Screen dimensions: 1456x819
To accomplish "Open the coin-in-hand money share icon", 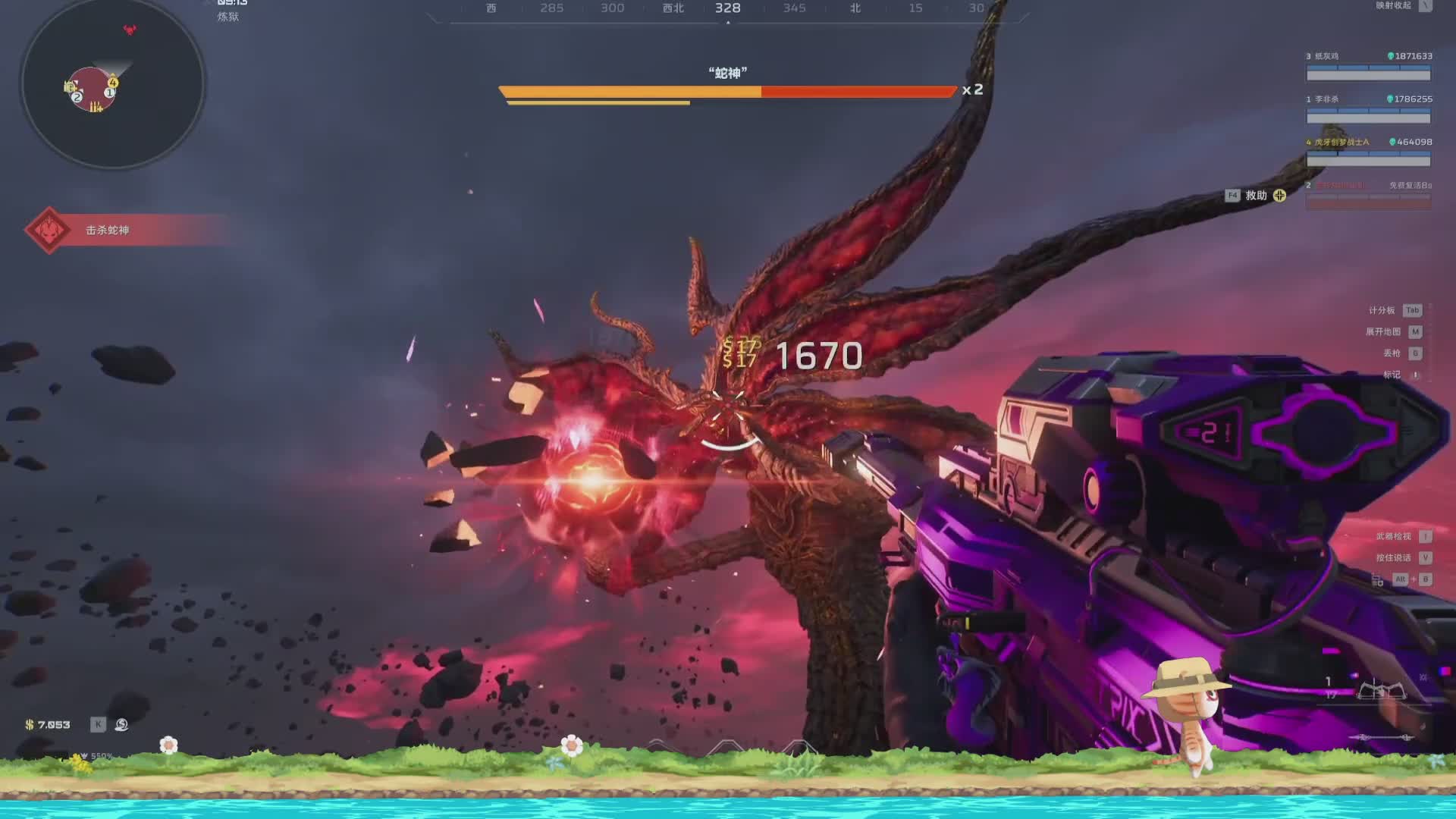I will [x=121, y=725].
